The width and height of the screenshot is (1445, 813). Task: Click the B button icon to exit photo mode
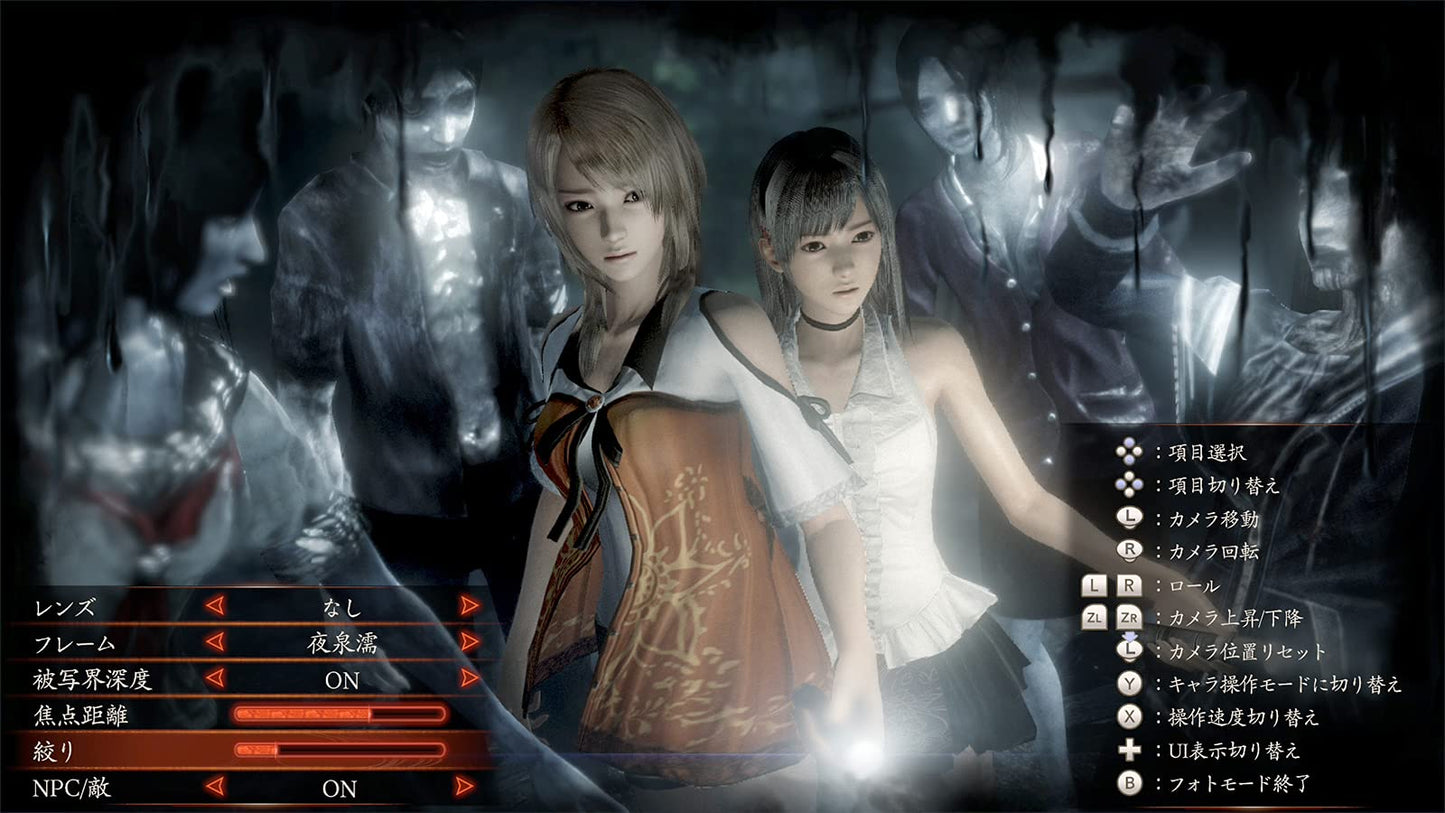[x=1129, y=783]
